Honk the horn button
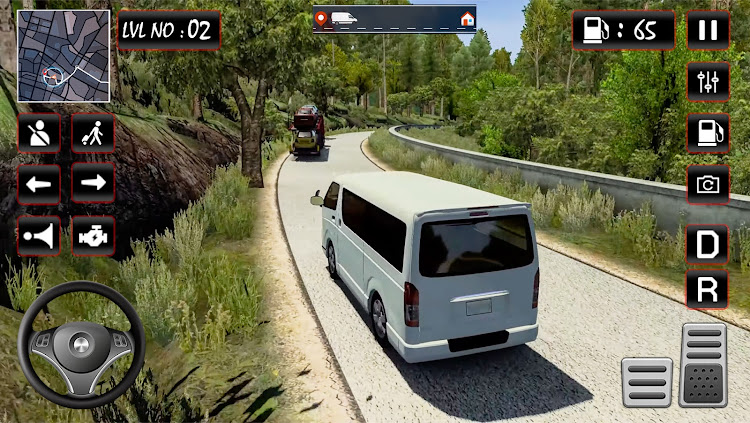This screenshot has height=423, width=750. point(39,236)
